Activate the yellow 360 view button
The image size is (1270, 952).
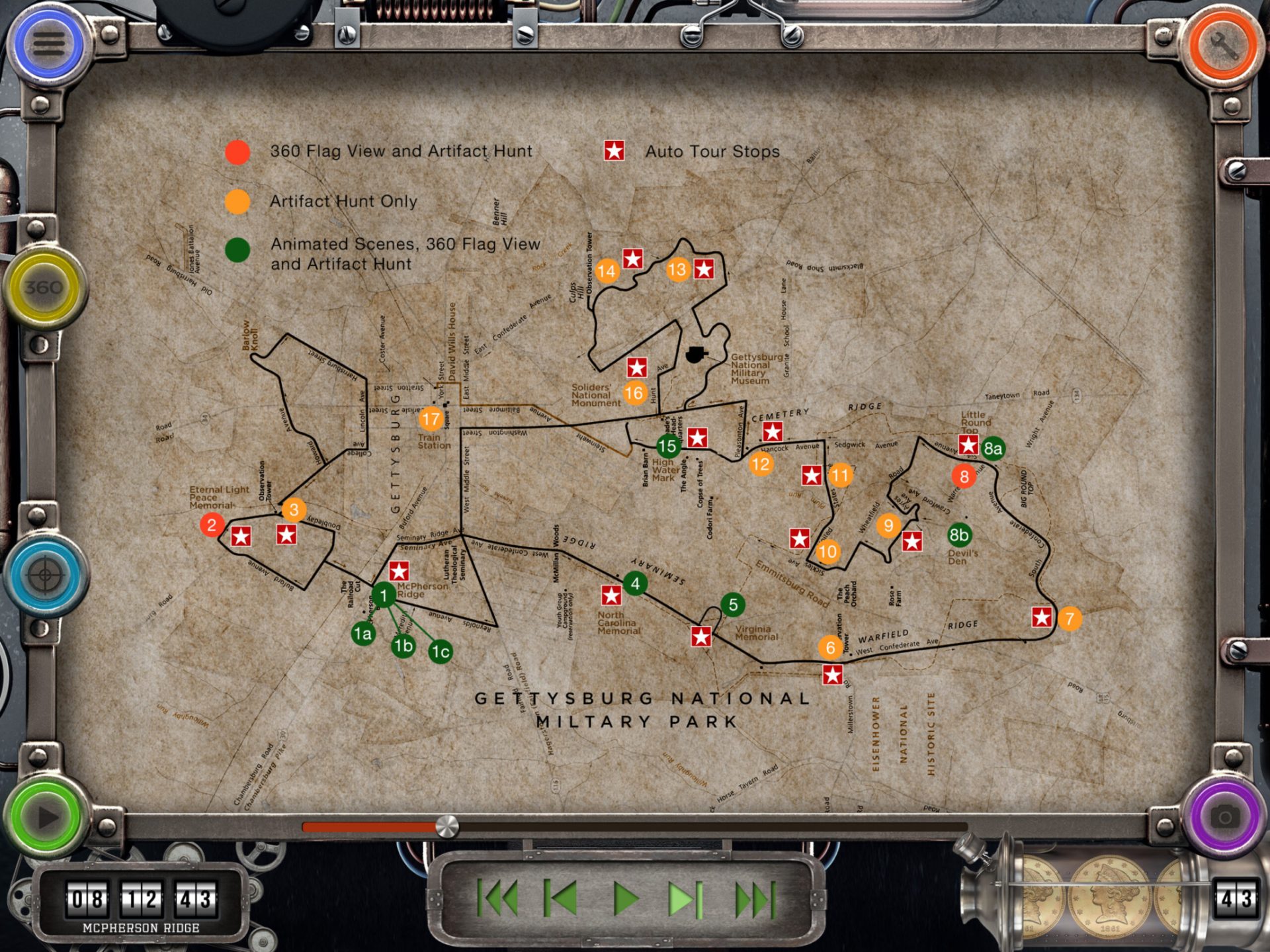44,287
